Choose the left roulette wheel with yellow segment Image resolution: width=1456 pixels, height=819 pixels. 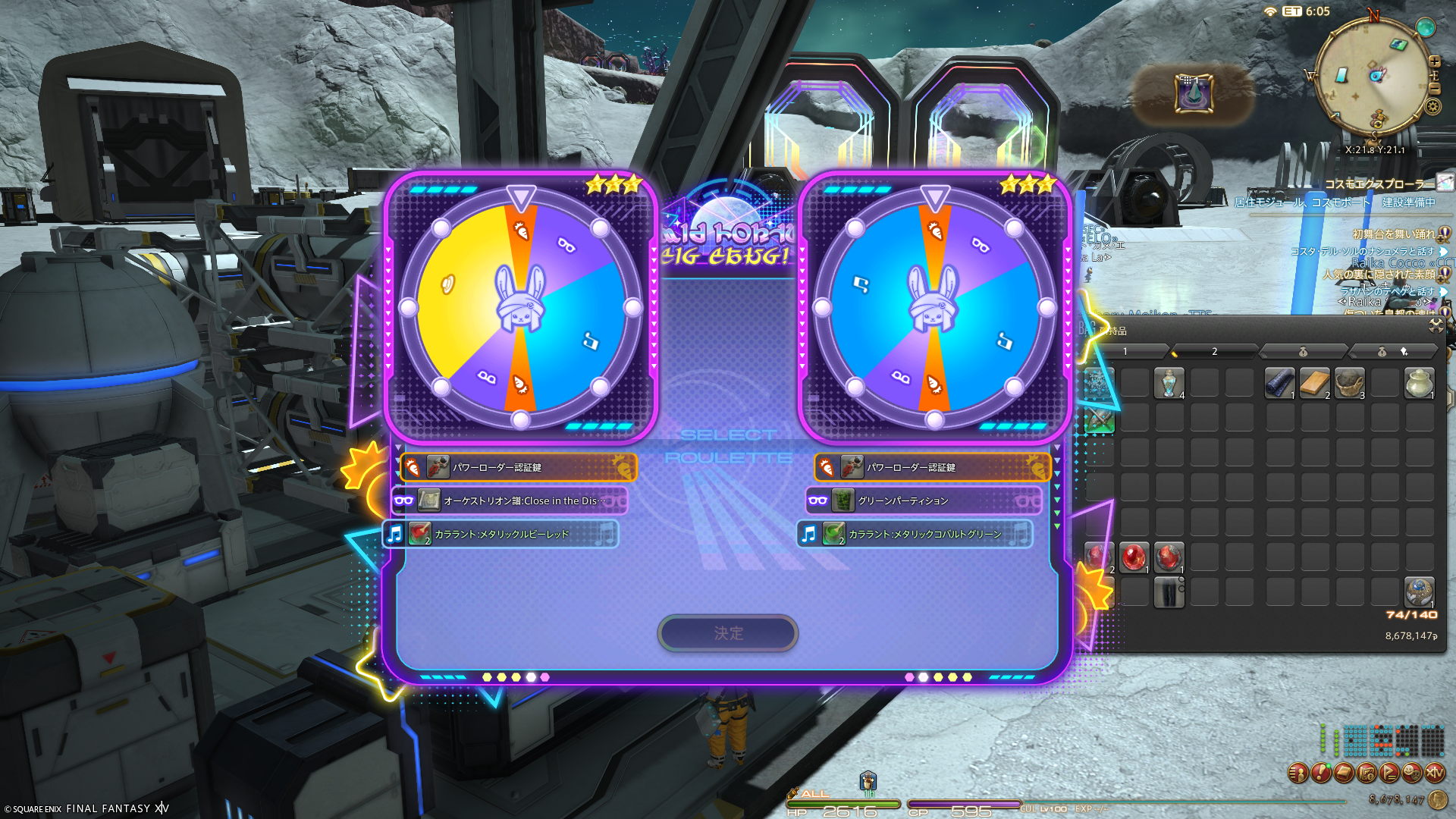pyautogui.click(x=520, y=307)
